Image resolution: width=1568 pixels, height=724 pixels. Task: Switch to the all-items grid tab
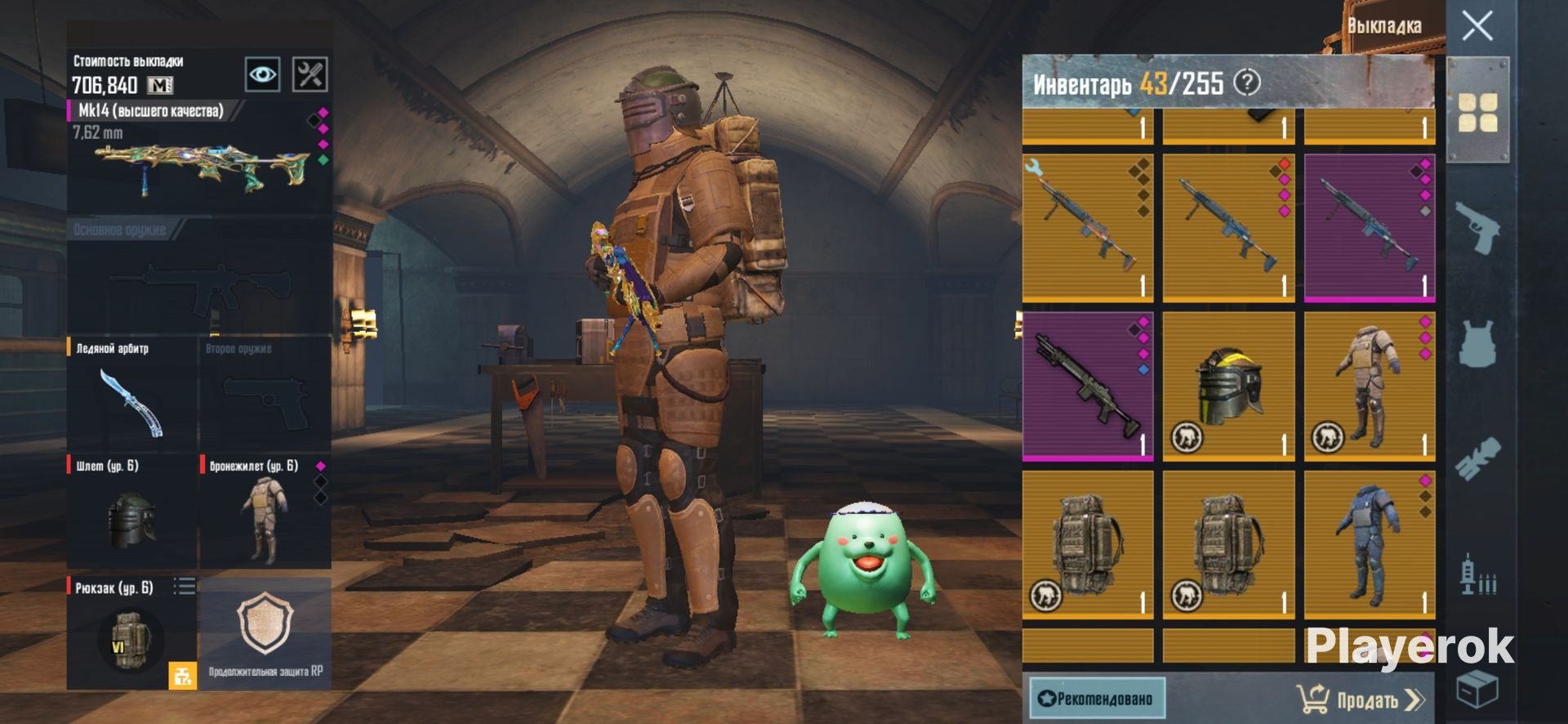(1477, 112)
